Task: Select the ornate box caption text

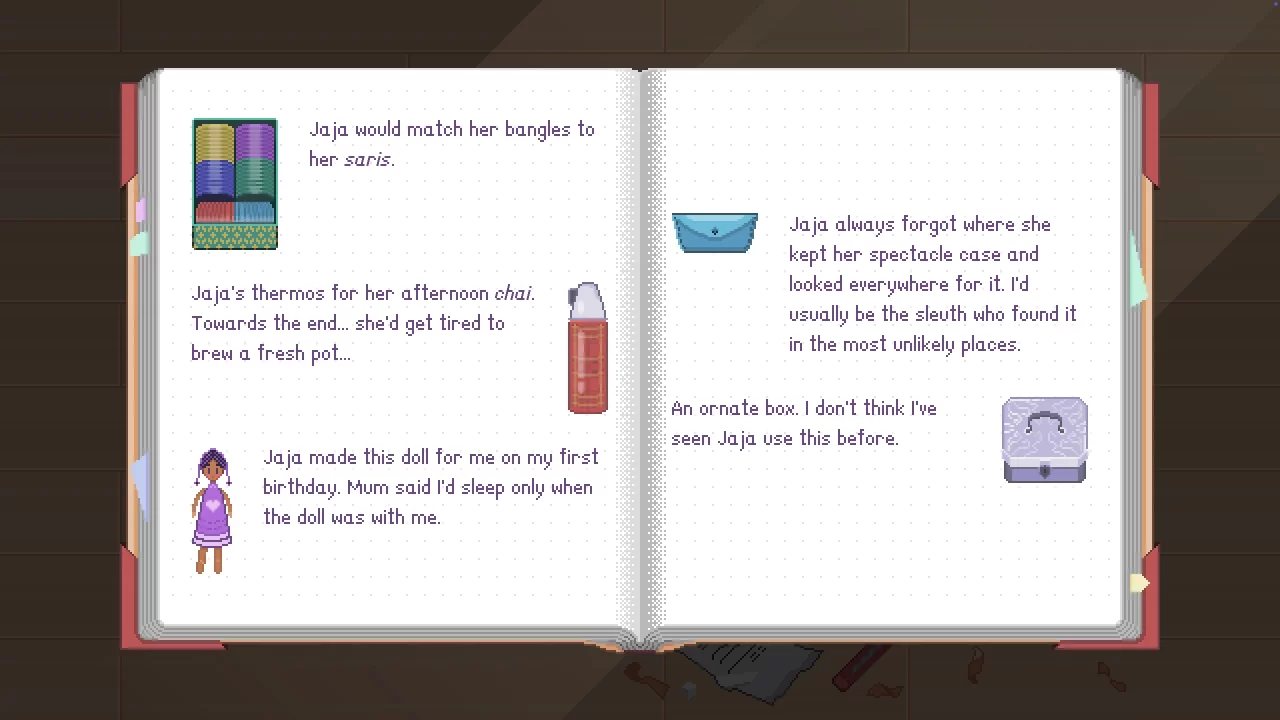Action: click(x=803, y=423)
